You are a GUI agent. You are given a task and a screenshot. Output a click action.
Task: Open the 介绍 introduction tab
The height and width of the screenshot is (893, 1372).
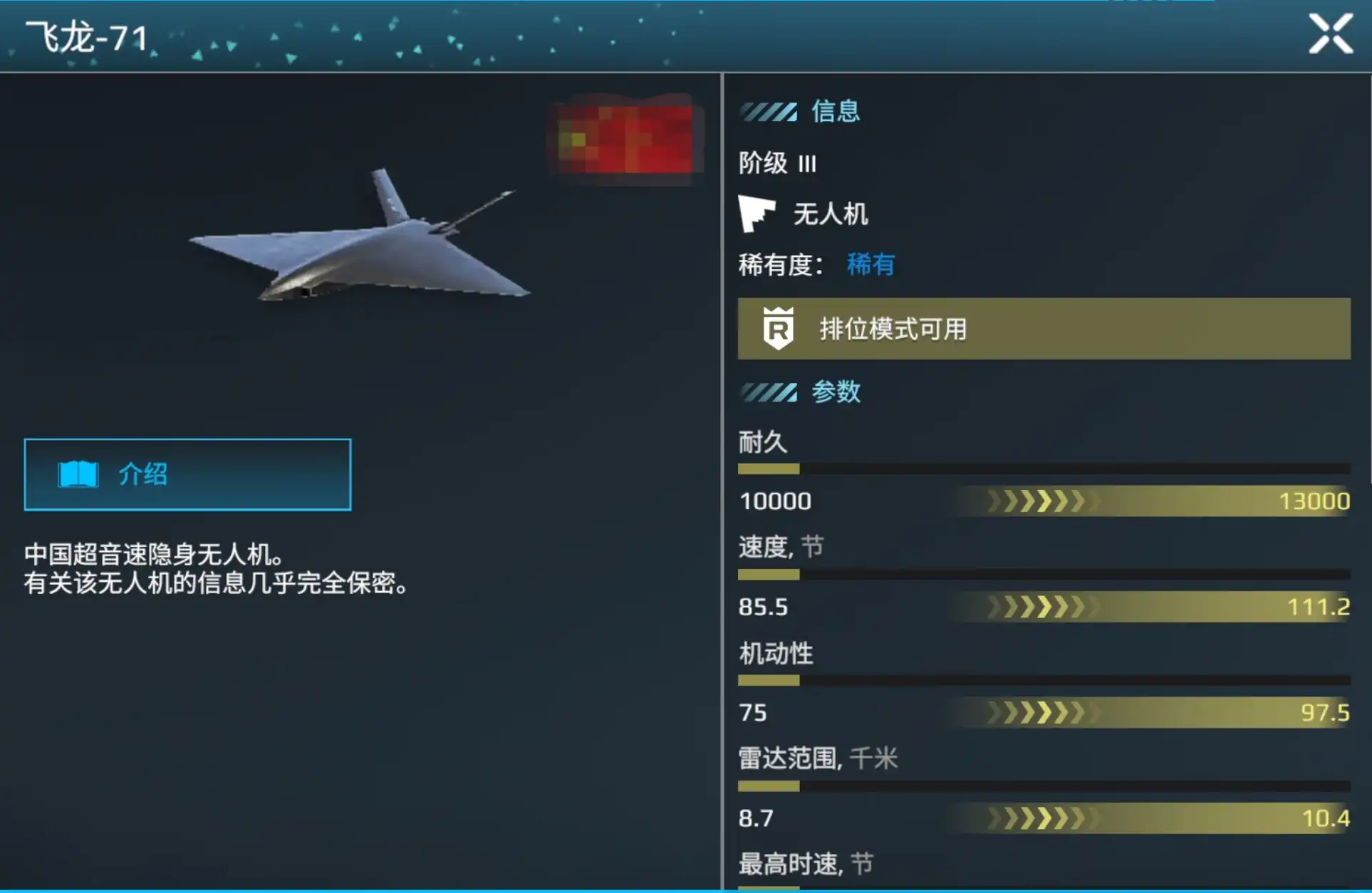point(187,474)
